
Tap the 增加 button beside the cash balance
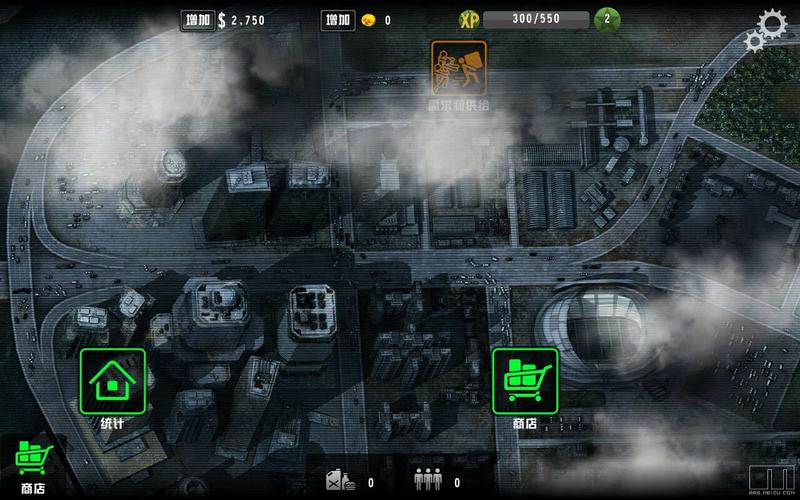197,20
